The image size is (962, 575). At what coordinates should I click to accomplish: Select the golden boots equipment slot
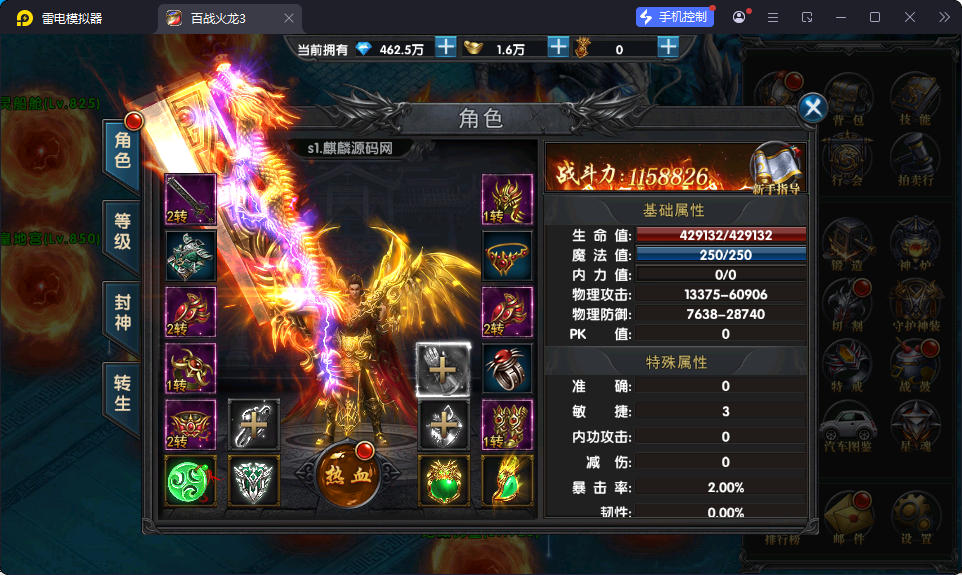coord(507,424)
